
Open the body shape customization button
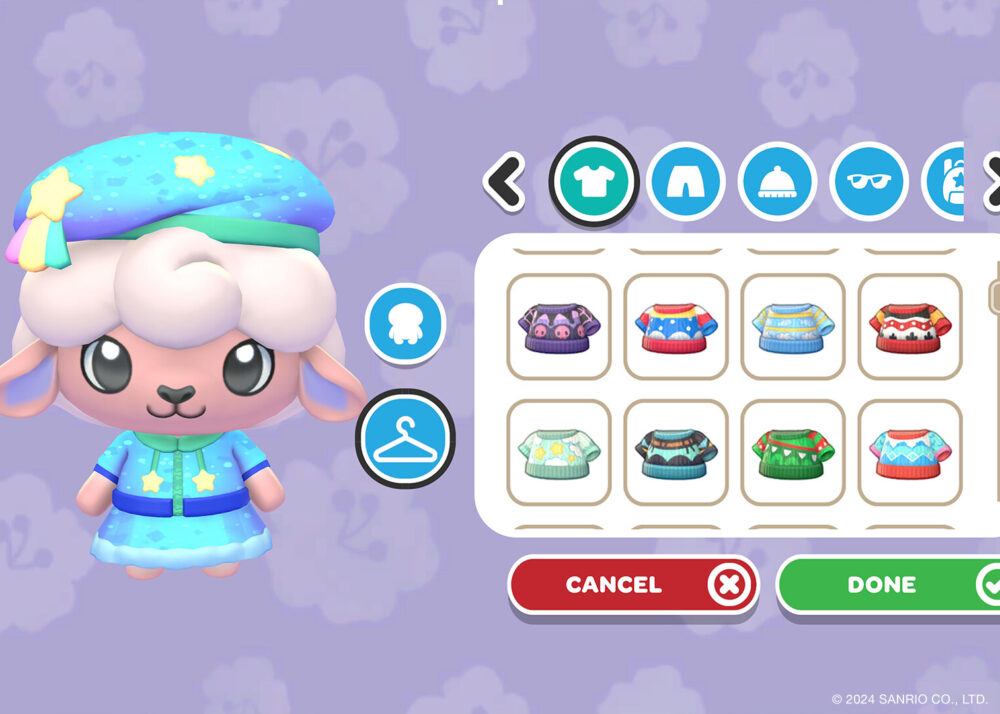(405, 323)
